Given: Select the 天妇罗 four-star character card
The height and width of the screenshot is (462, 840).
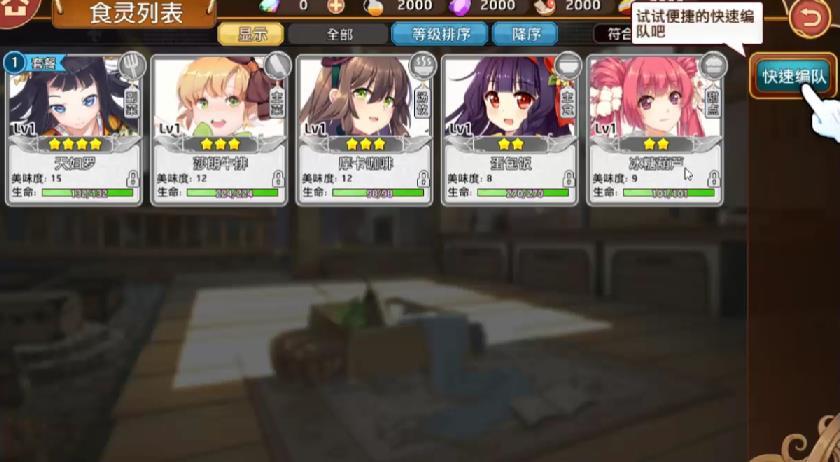Looking at the screenshot, I should [x=76, y=128].
